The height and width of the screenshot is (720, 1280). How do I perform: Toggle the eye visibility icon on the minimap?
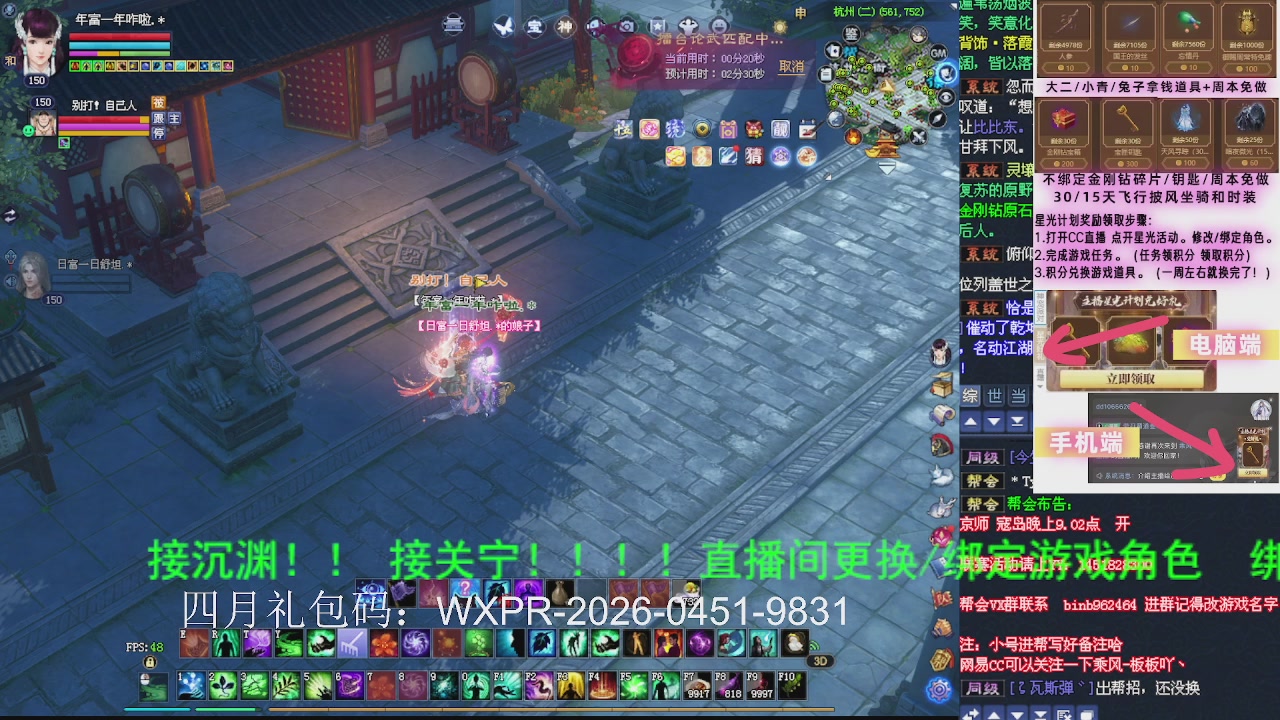coord(944,96)
